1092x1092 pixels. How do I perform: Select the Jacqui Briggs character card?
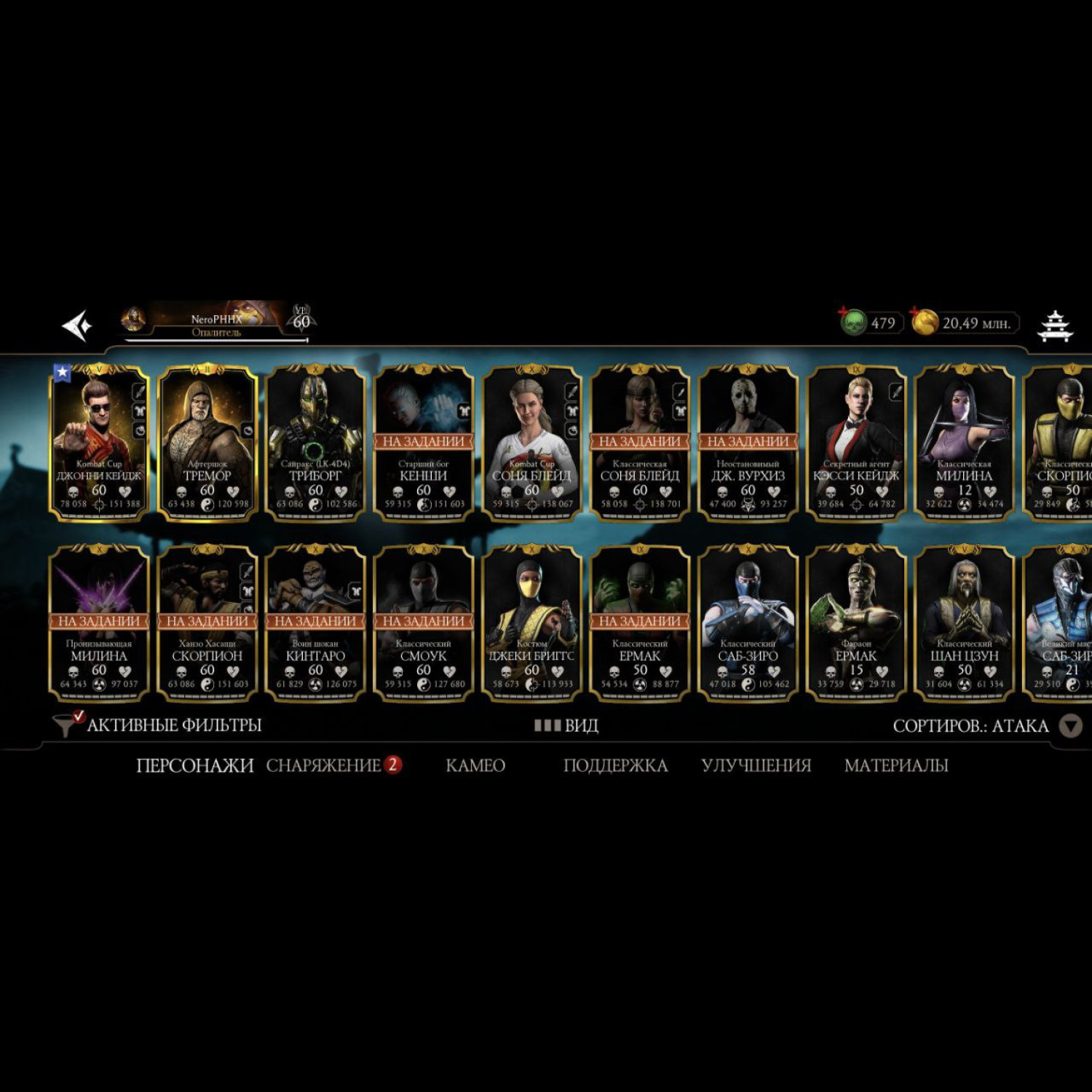point(531,623)
